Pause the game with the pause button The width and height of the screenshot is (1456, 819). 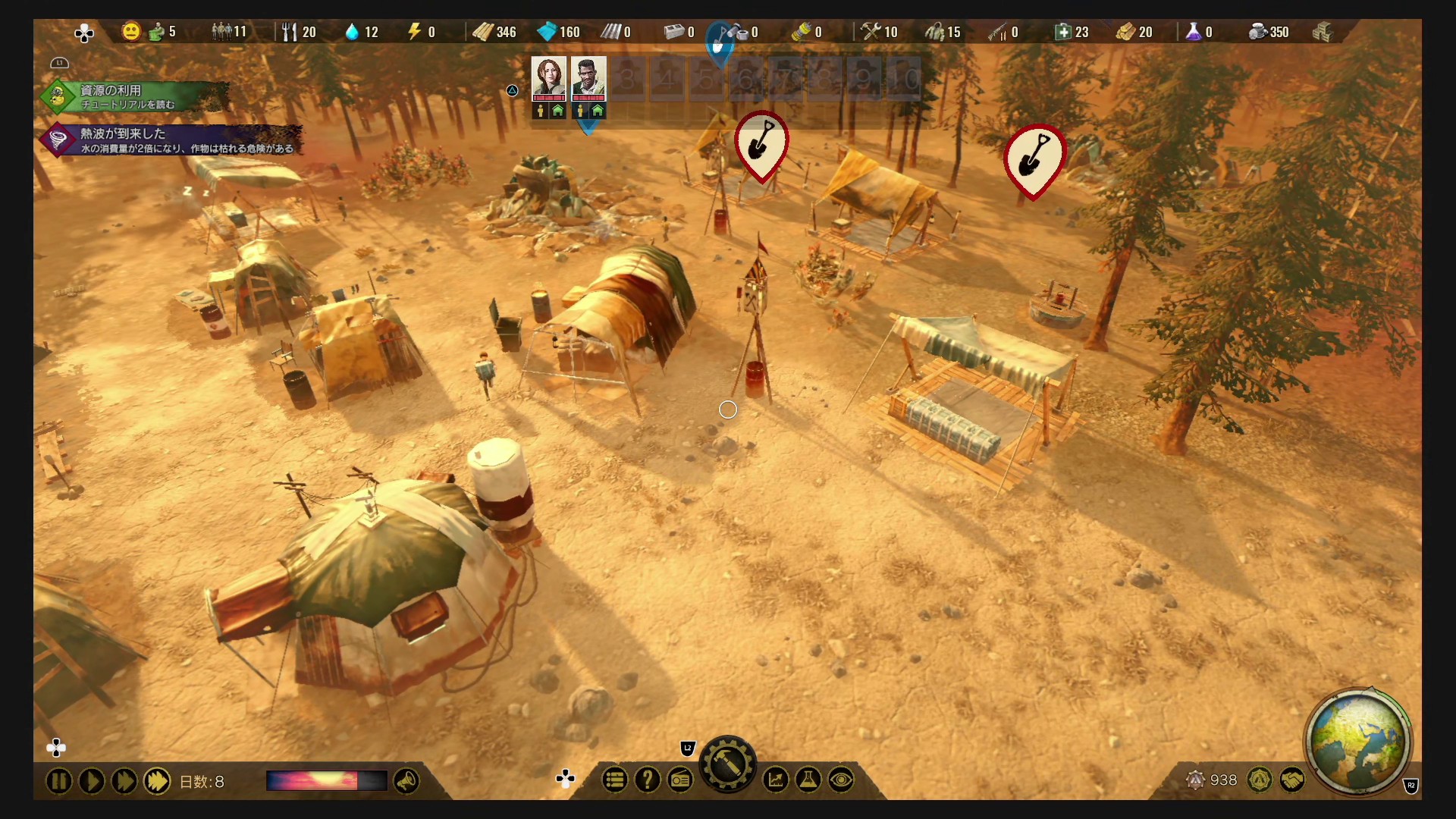(x=58, y=781)
